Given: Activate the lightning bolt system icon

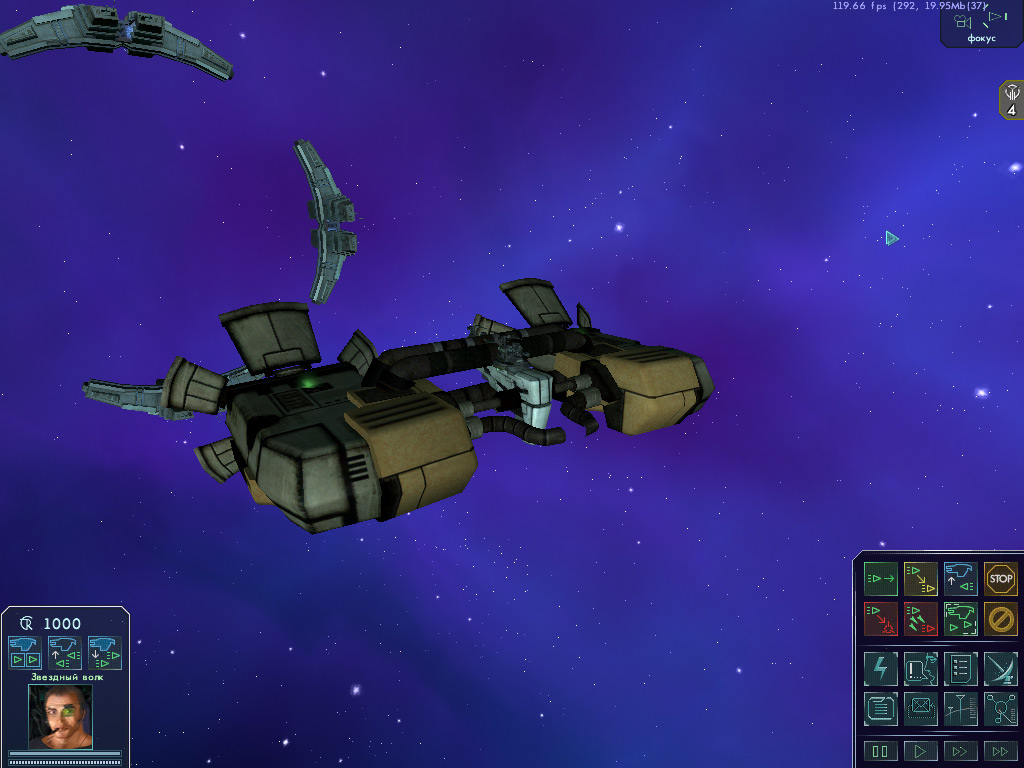Looking at the screenshot, I should coord(881,668).
